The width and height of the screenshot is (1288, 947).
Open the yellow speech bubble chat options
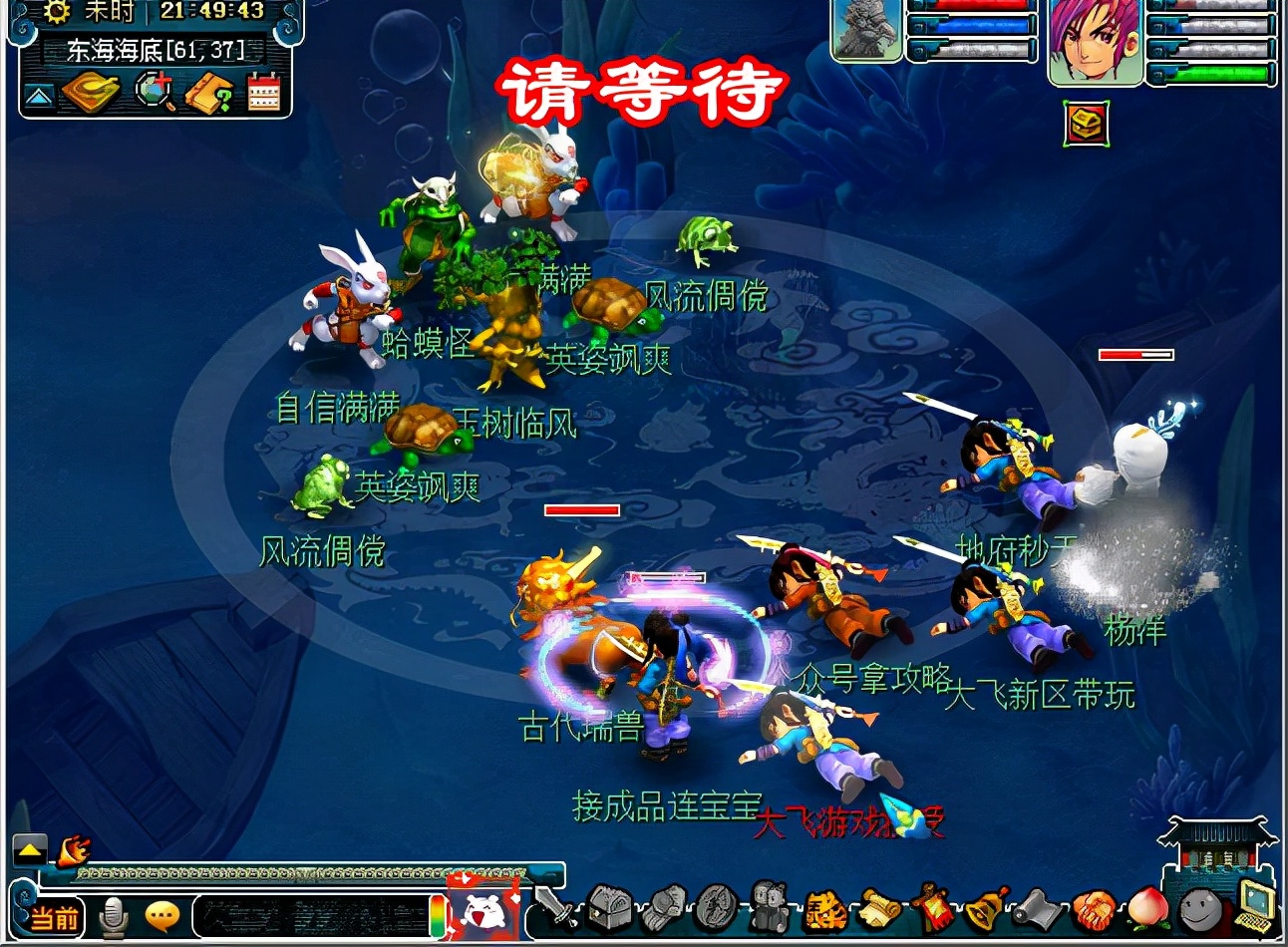(x=162, y=915)
